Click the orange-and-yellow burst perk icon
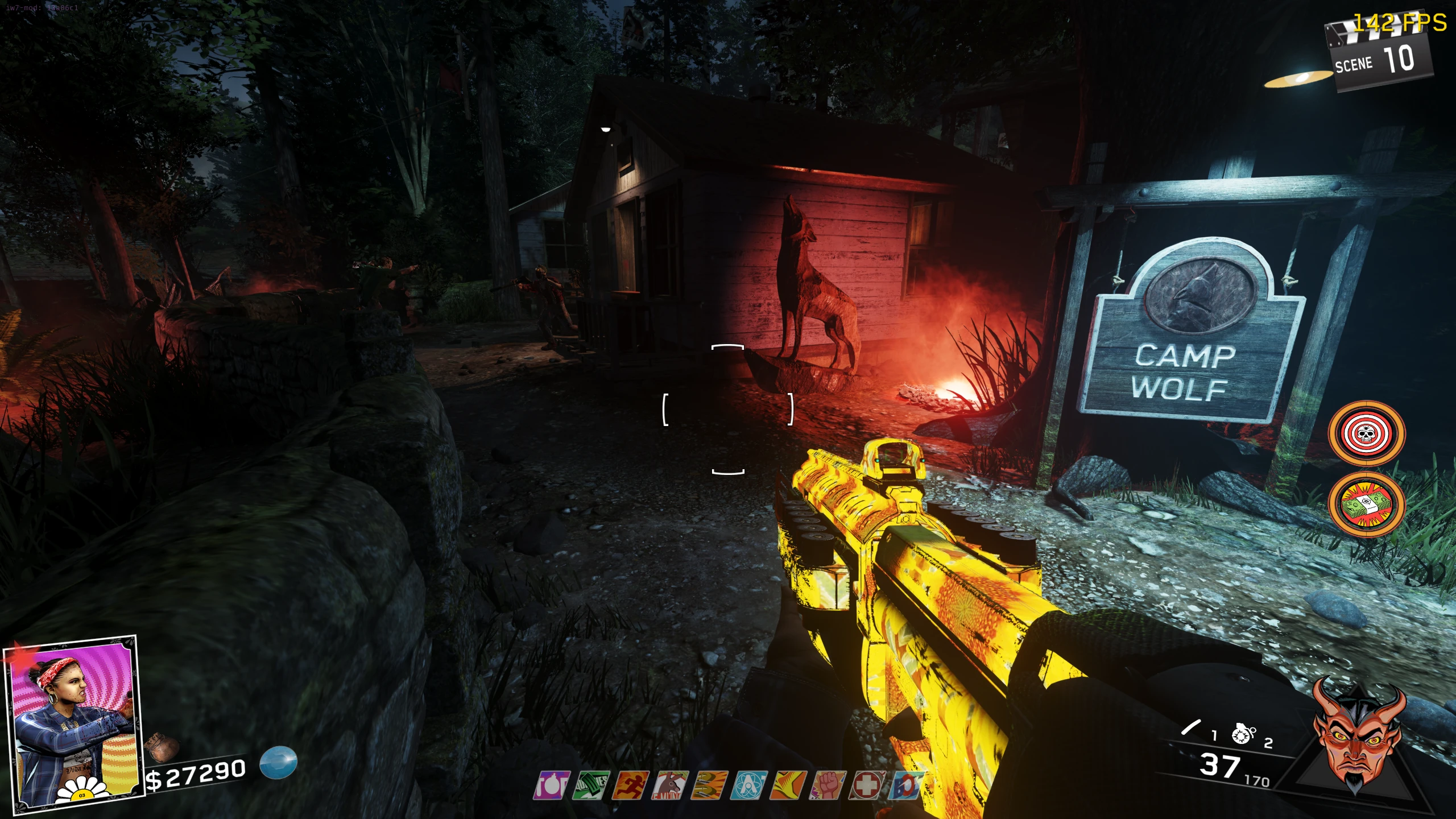Viewport: 1456px width, 819px height. (x=789, y=785)
